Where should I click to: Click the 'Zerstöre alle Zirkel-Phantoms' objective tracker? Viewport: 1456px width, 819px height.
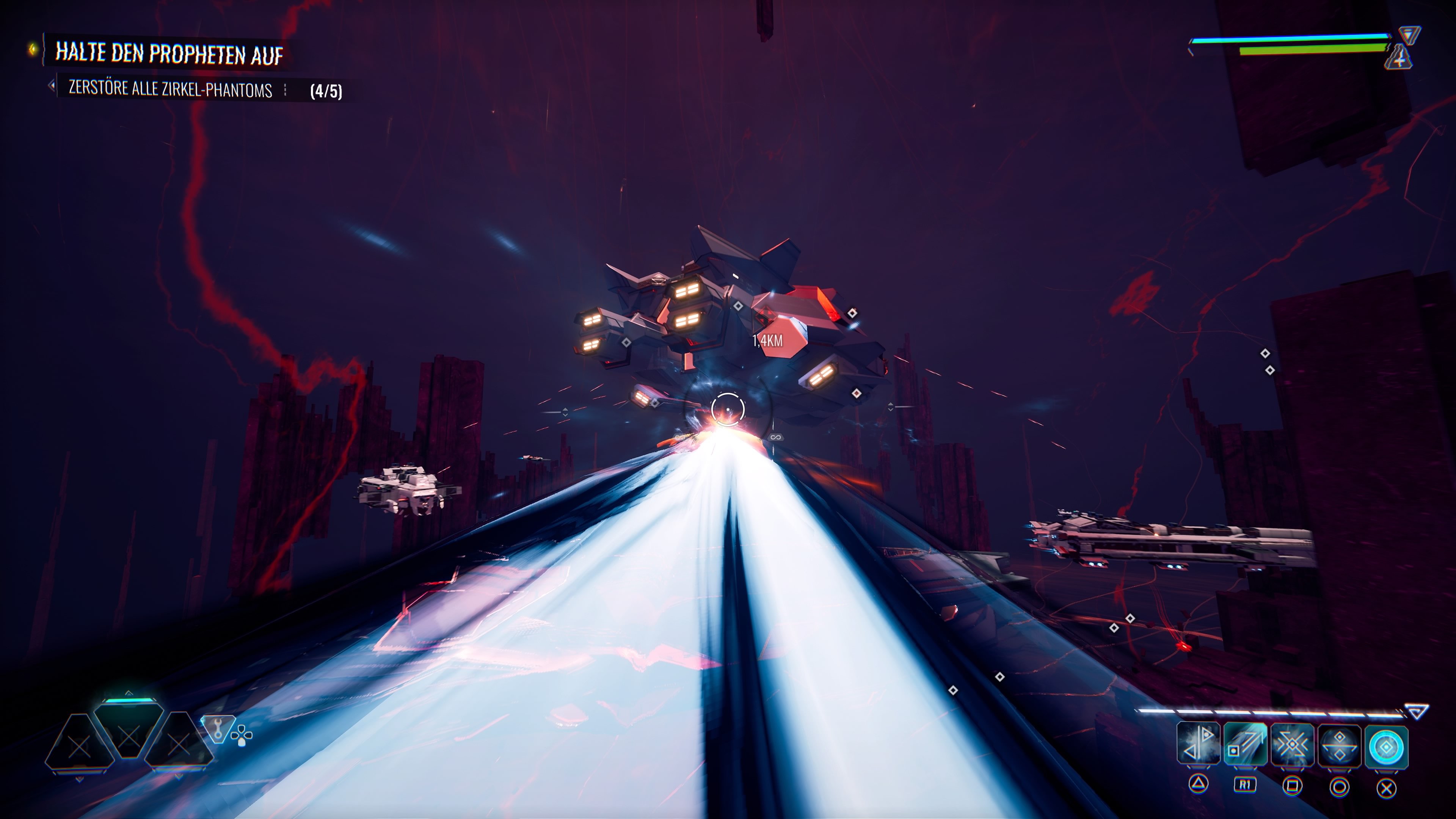click(x=170, y=89)
